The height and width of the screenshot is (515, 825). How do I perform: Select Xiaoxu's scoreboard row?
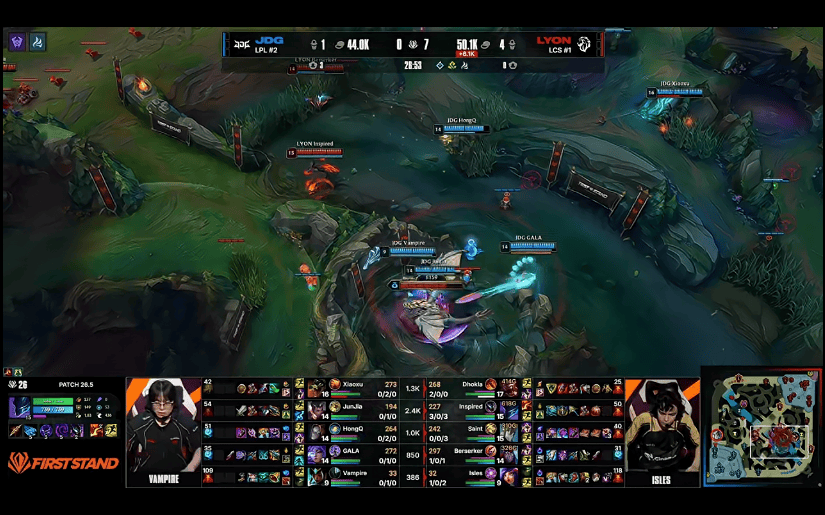pyautogui.click(x=360, y=387)
